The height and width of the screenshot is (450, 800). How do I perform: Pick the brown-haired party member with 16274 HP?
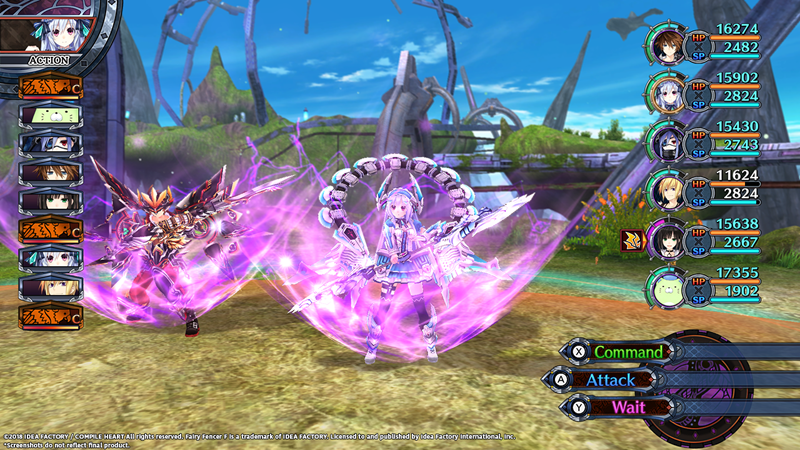click(x=667, y=45)
